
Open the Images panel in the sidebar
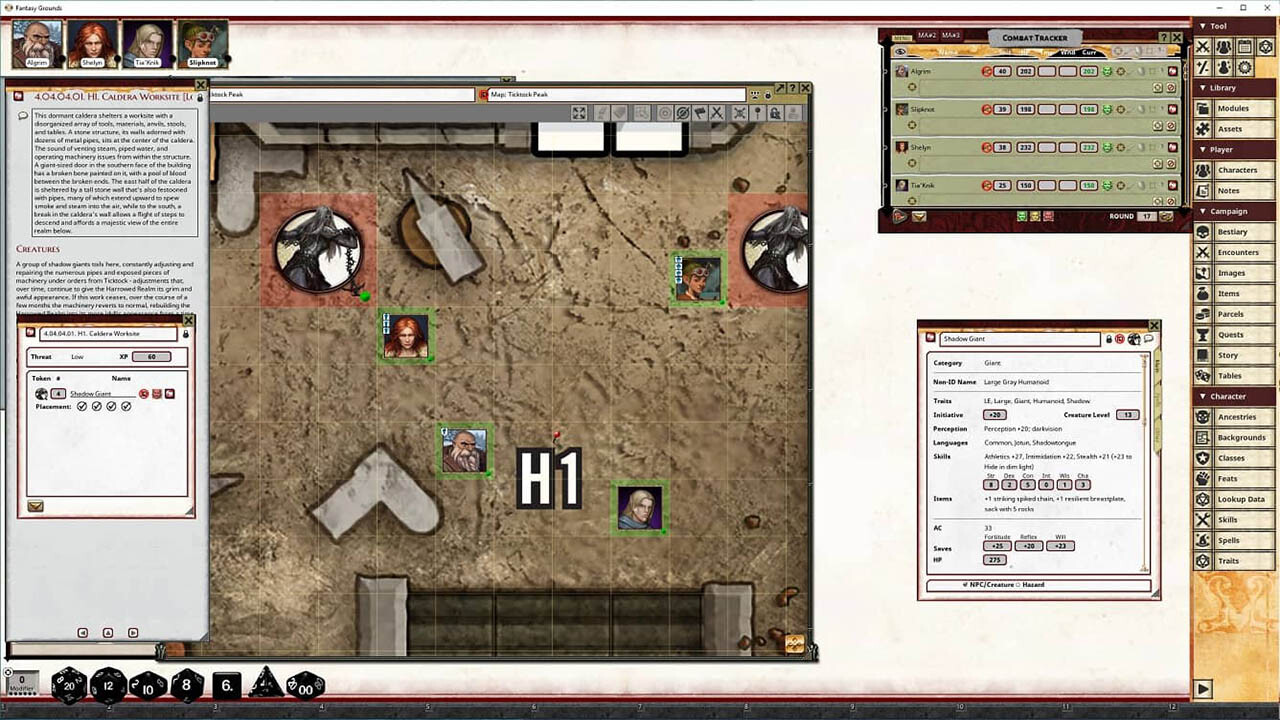pos(1232,272)
